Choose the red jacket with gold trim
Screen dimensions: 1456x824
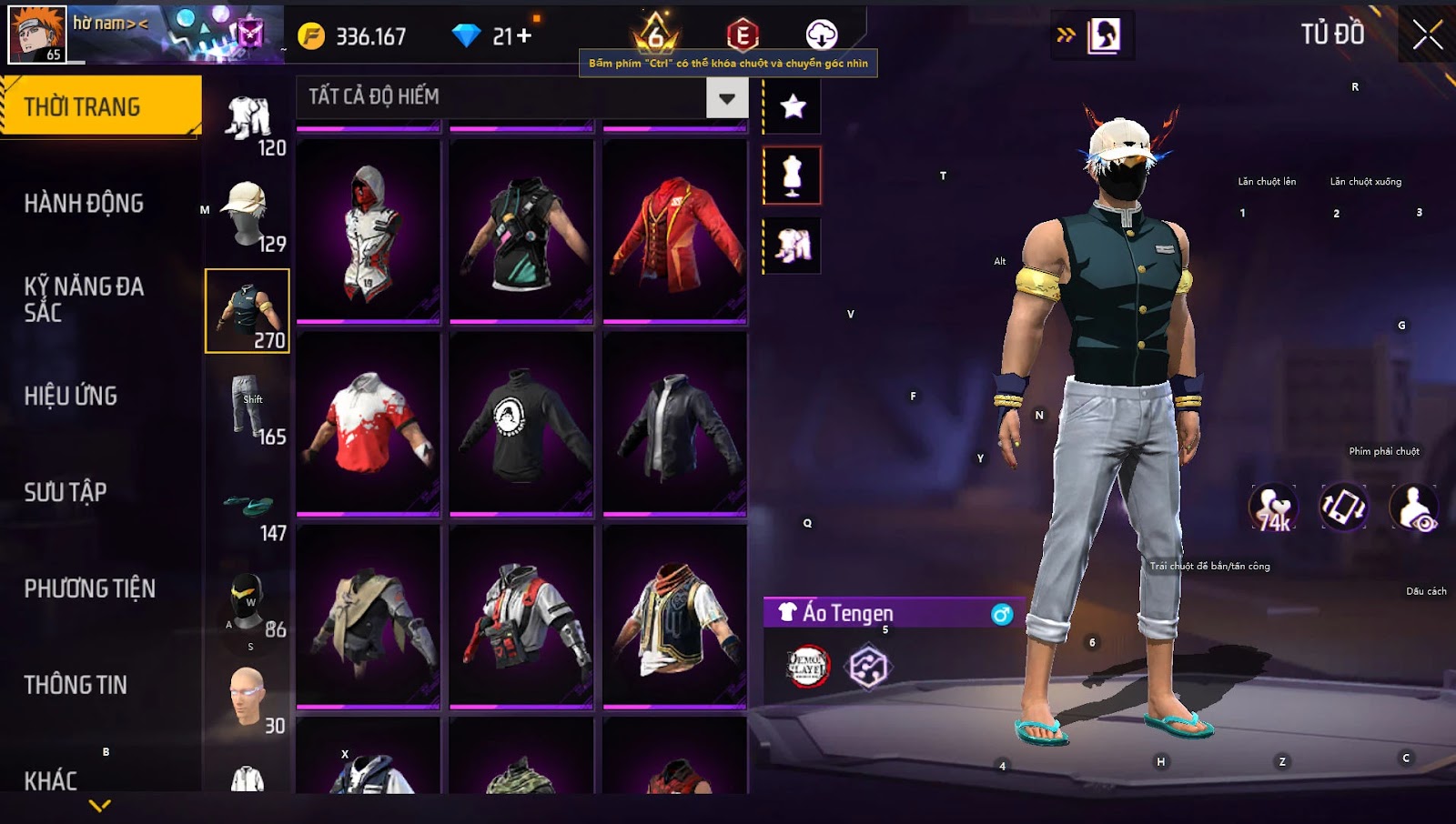coord(674,231)
